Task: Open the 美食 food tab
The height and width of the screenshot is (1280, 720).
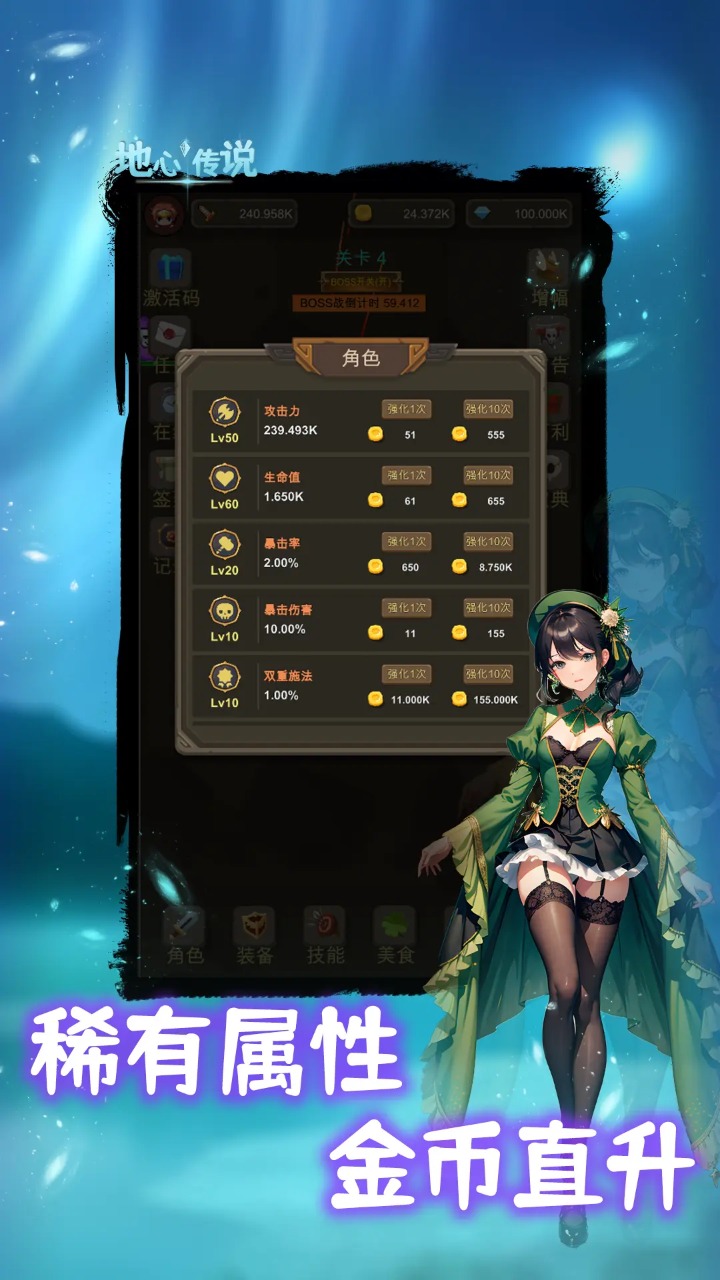Action: pos(394,936)
